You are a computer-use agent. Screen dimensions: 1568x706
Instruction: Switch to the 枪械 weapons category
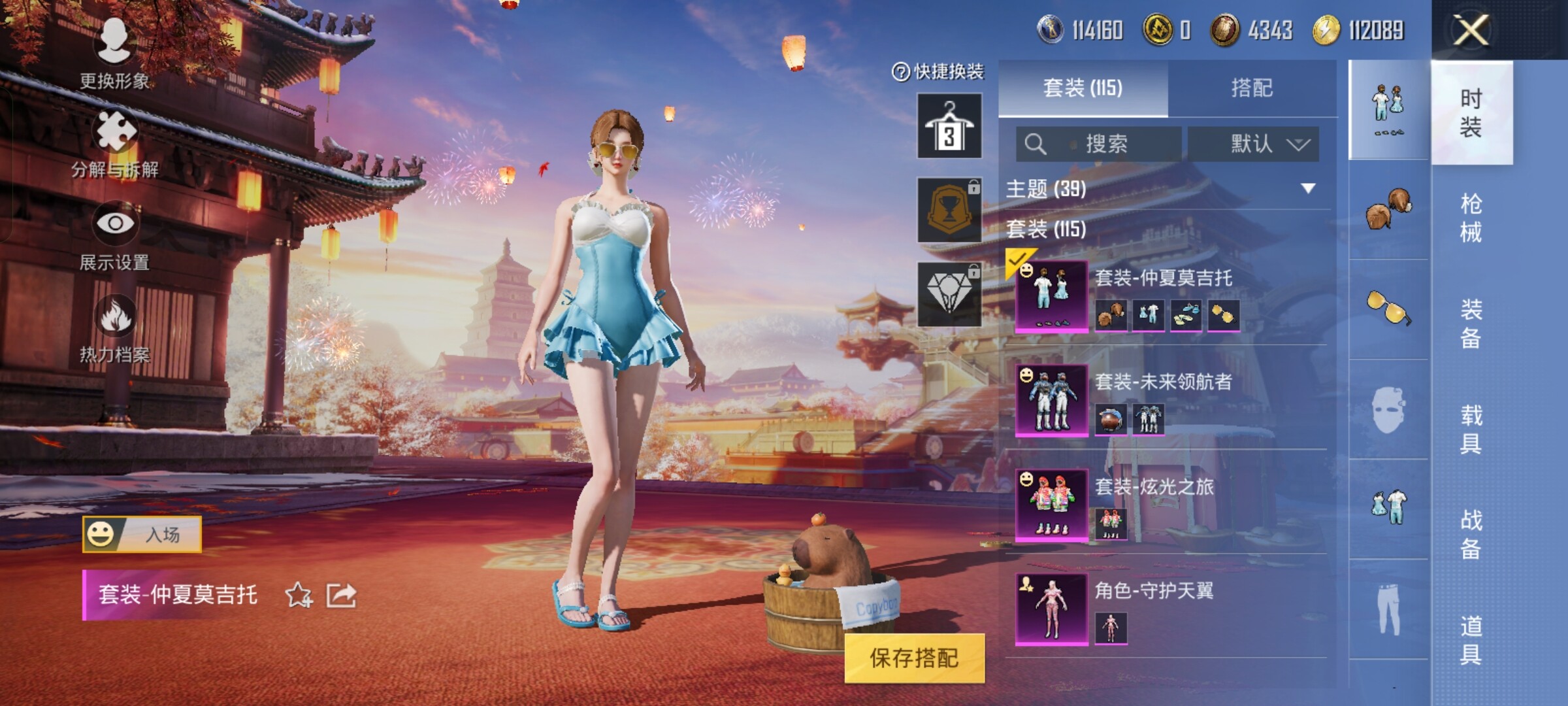[1471, 218]
